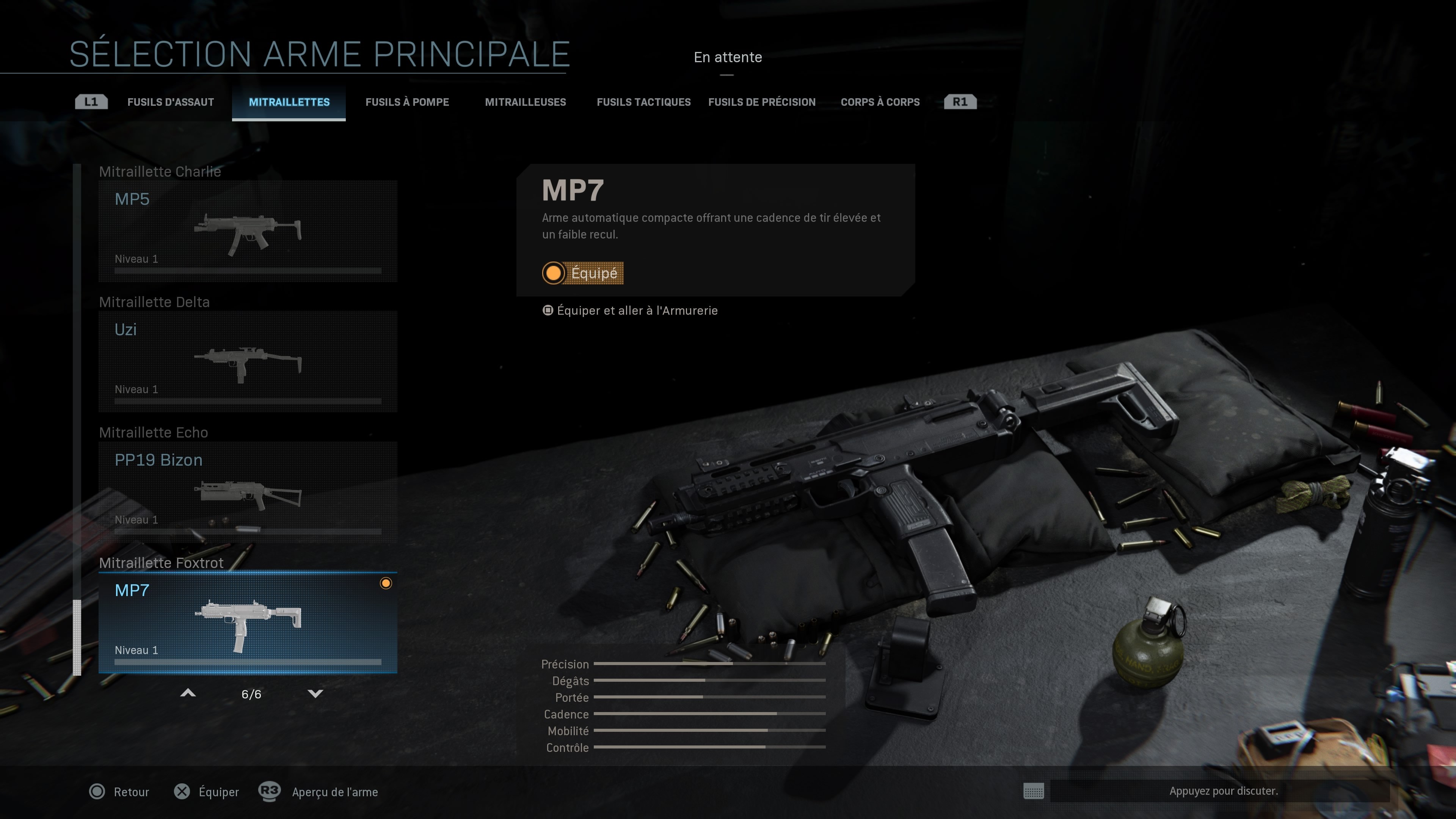The height and width of the screenshot is (819, 1456).
Task: Collapse the list upward with the up arrow
Action: click(188, 693)
